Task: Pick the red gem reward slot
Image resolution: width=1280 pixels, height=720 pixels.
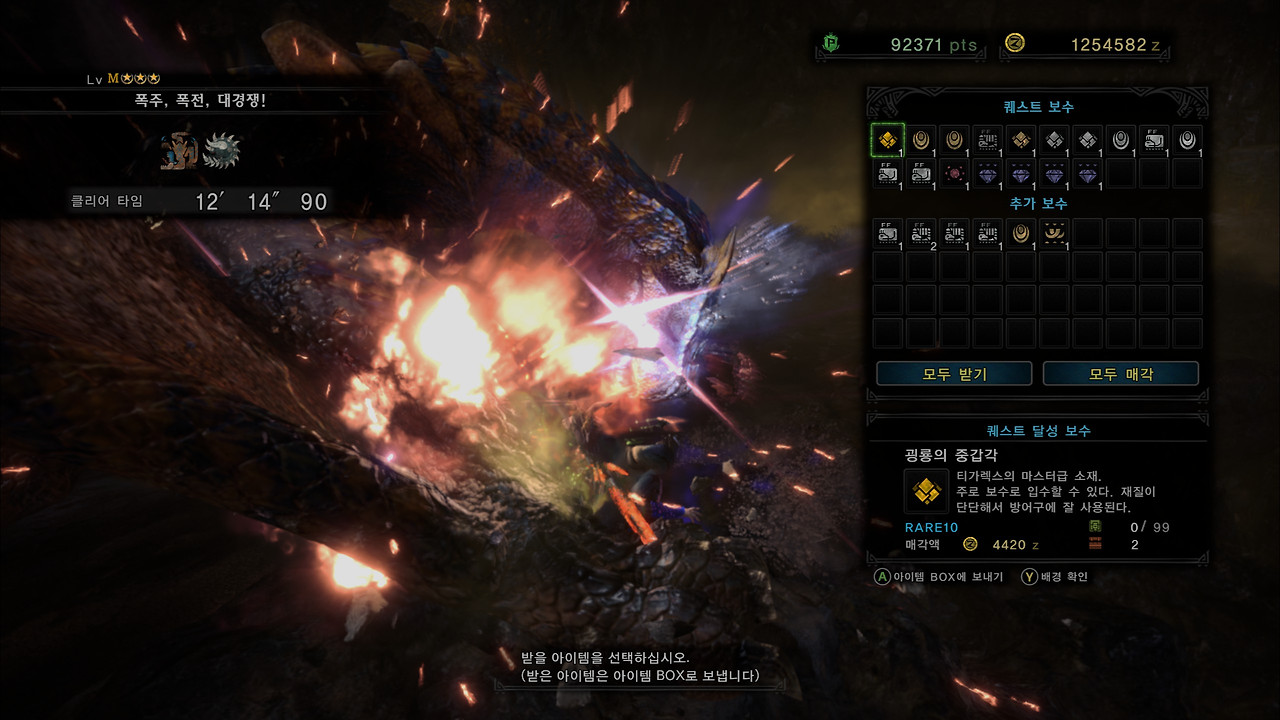Action: [x=954, y=173]
